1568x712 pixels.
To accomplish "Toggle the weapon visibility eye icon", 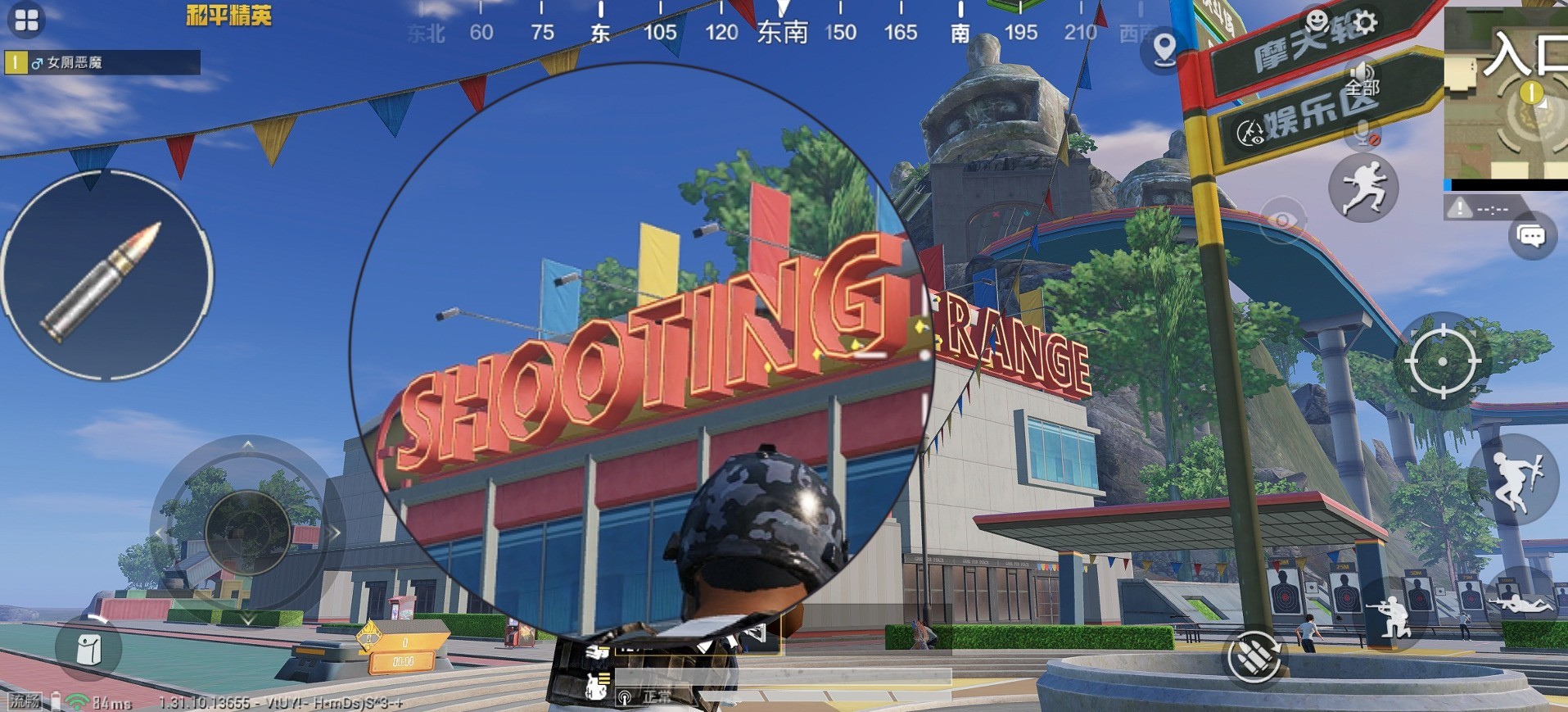I will click(1250, 132).
